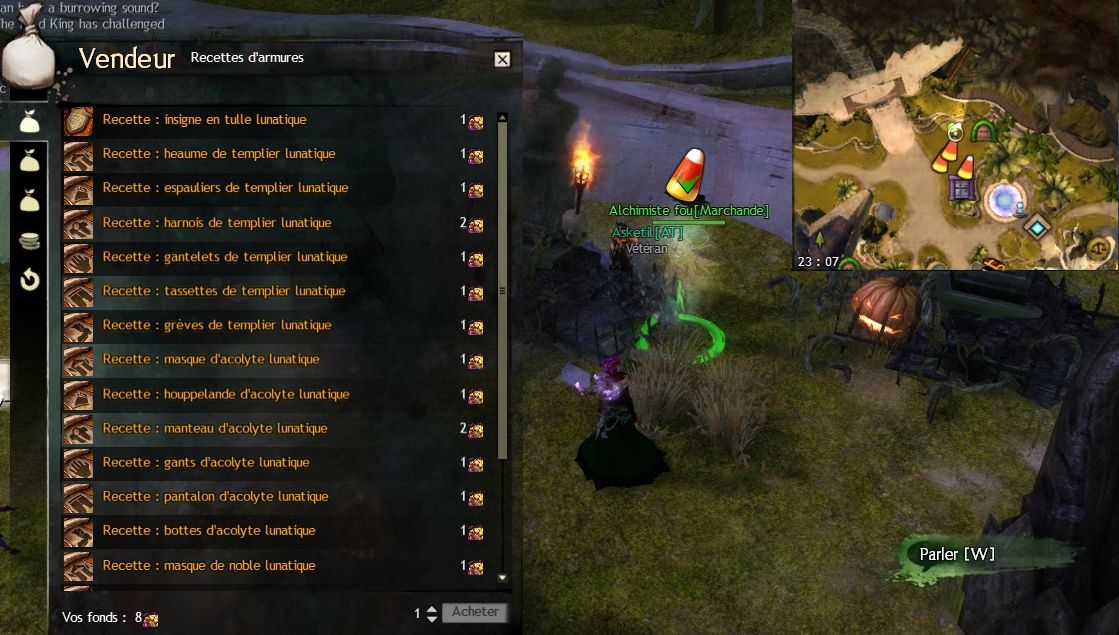This screenshot has width=1119, height=635.
Task: Select recipe heaume de templier lunatique
Action: [218, 154]
